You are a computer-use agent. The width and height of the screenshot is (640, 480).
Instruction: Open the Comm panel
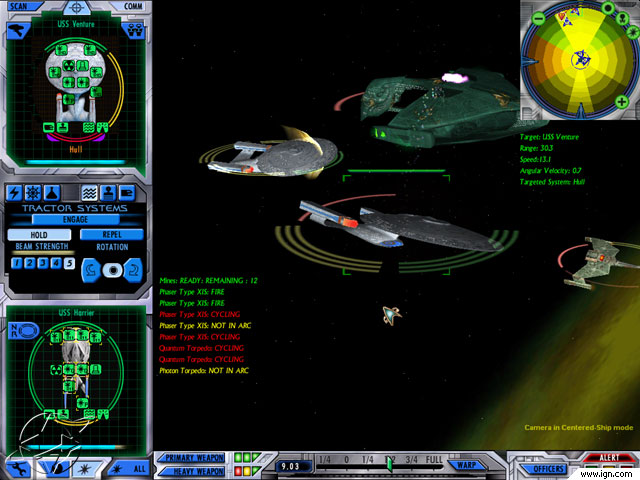coord(133,5)
